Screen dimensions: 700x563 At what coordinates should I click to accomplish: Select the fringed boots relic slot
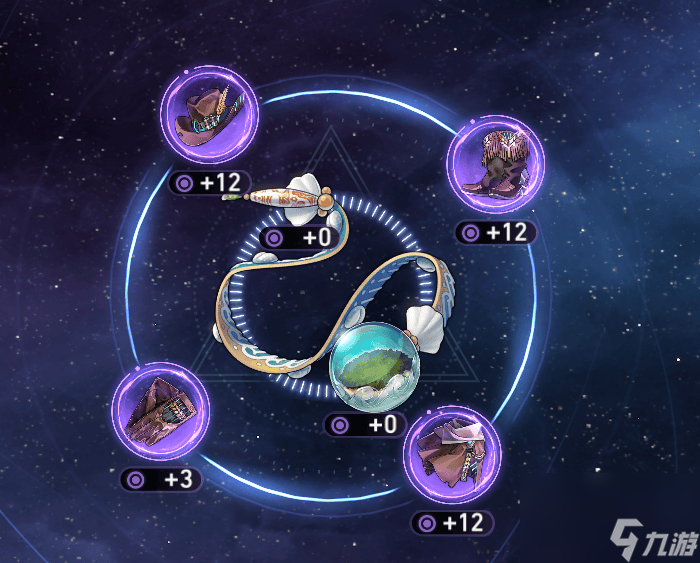pos(495,165)
